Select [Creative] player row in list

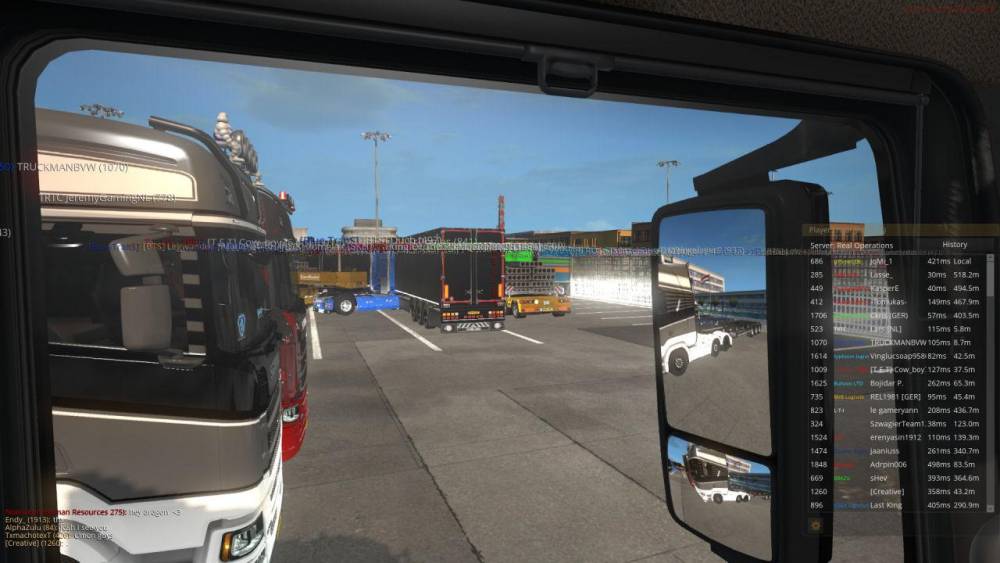886,492
